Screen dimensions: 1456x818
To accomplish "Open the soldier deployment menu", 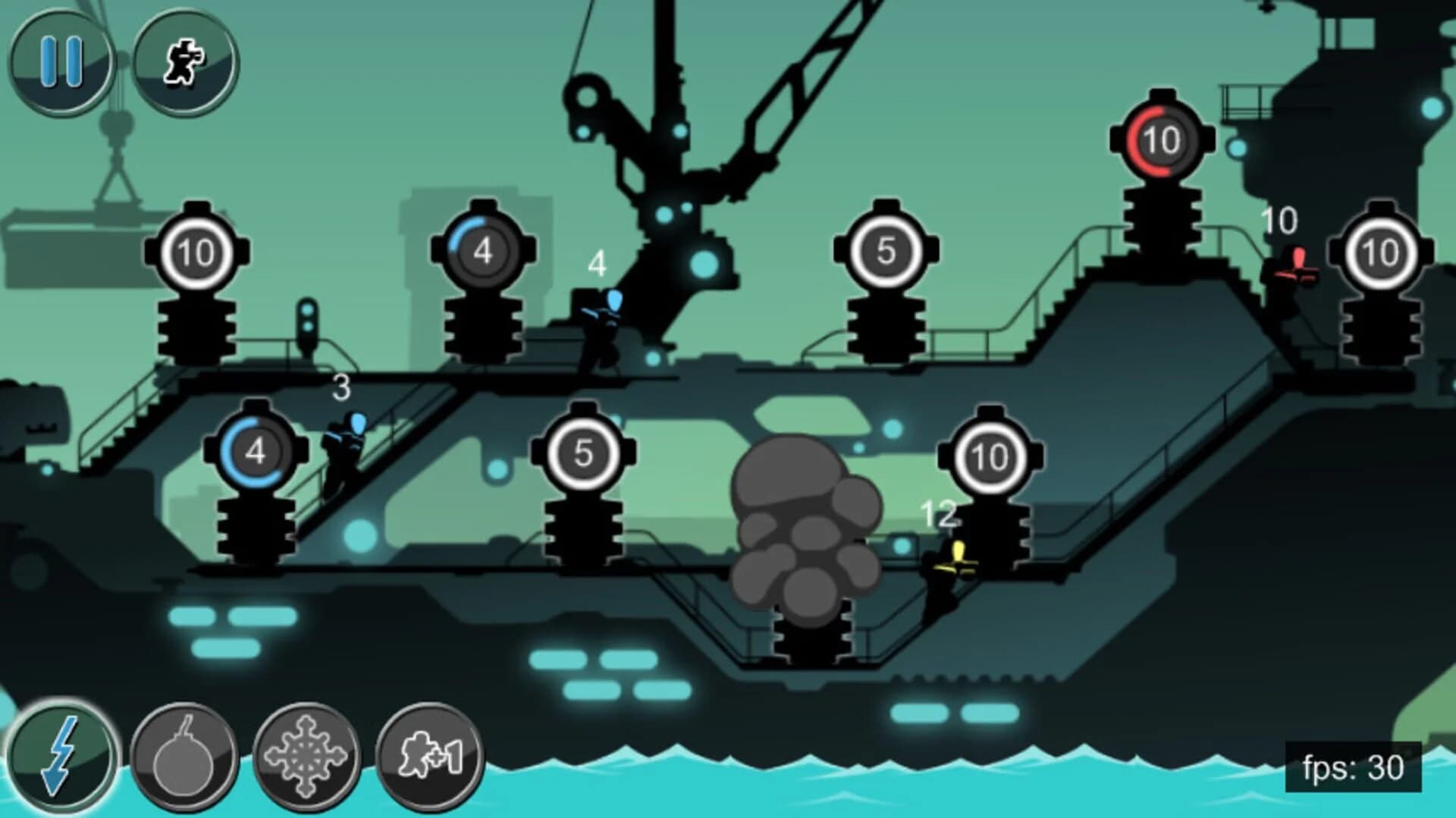I will [x=182, y=61].
